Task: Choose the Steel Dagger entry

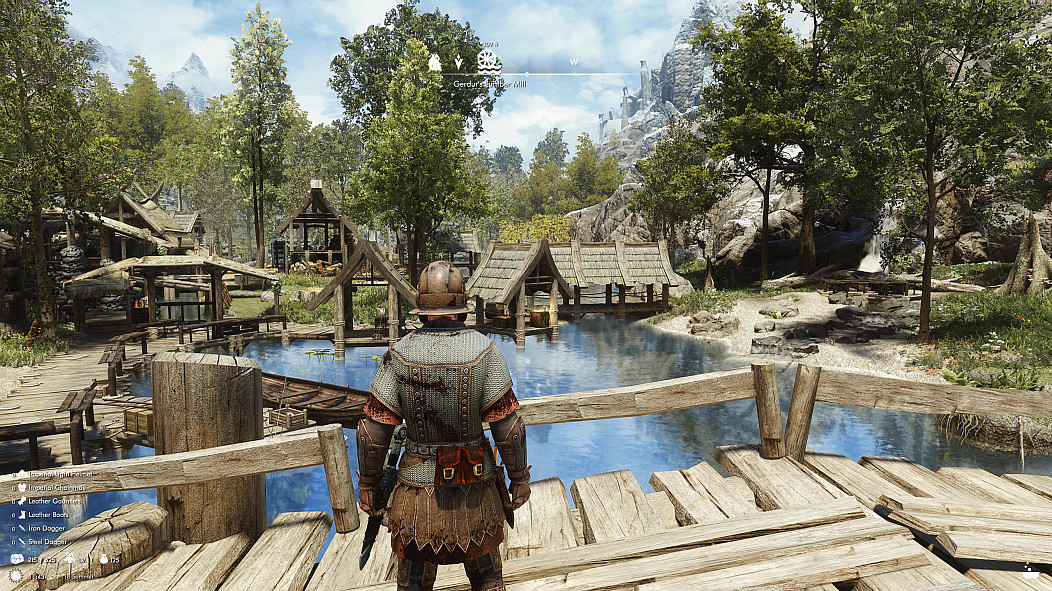Action: (x=46, y=541)
